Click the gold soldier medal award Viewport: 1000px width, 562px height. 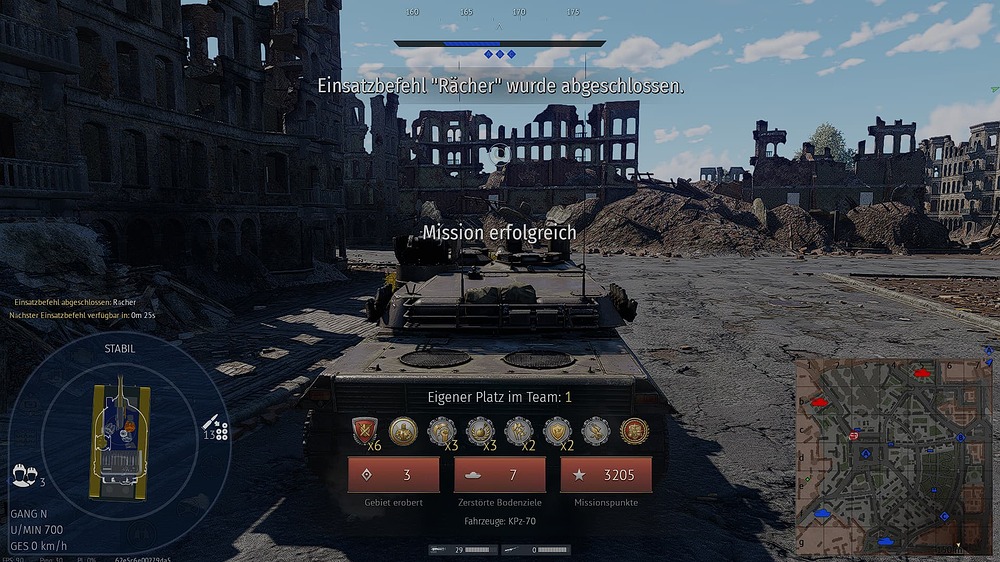coord(403,431)
